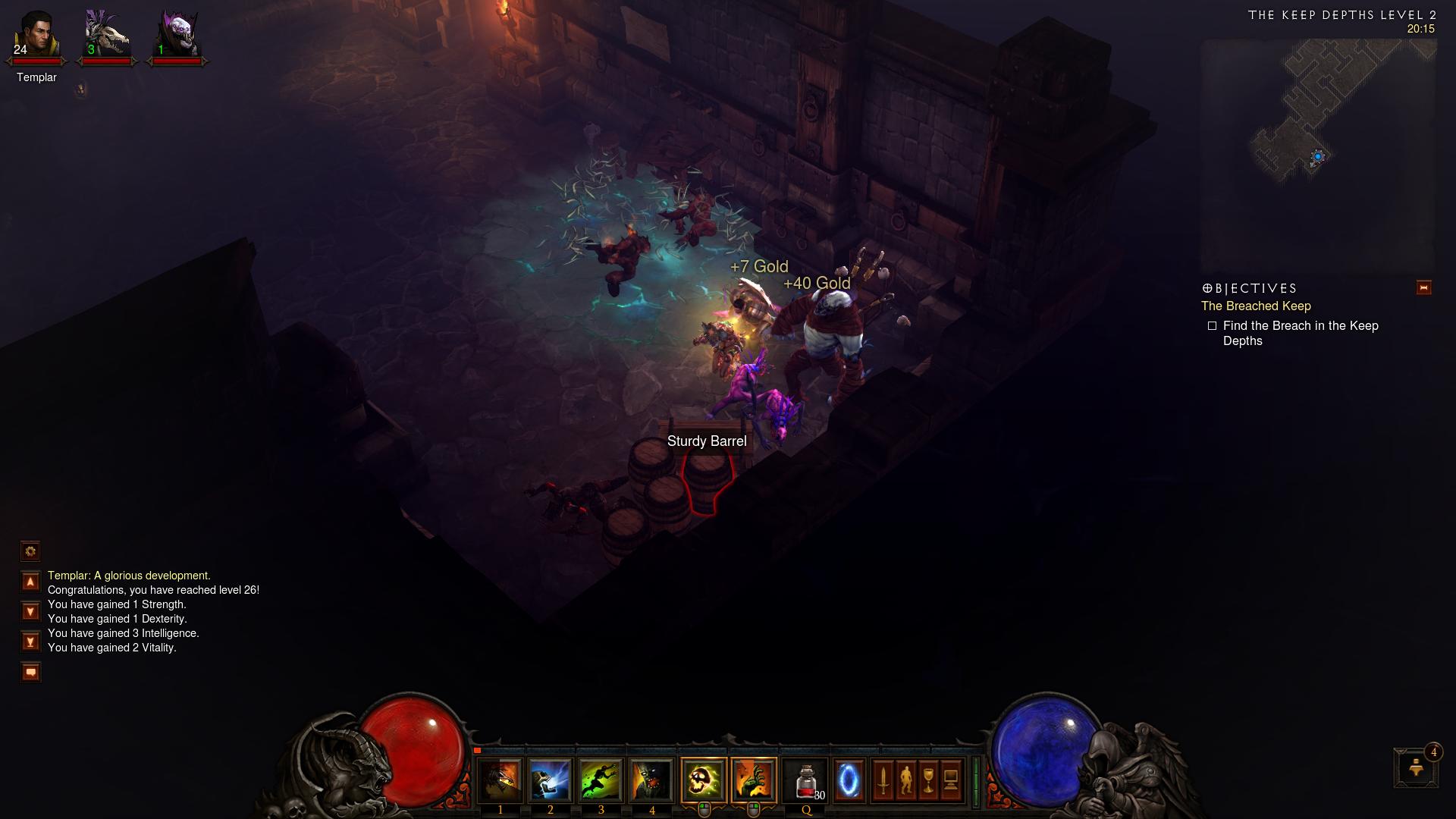Cast the screaming blue skull skill

(x=550, y=780)
